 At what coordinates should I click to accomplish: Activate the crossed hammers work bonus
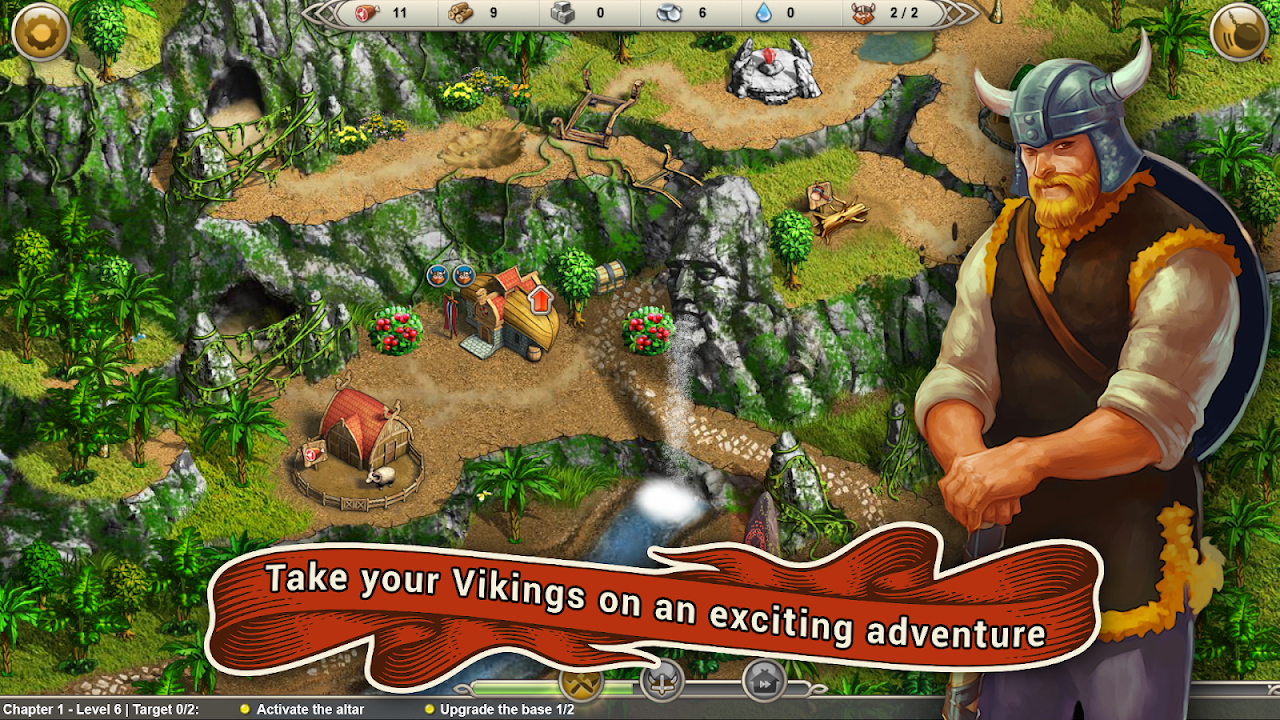(581, 684)
